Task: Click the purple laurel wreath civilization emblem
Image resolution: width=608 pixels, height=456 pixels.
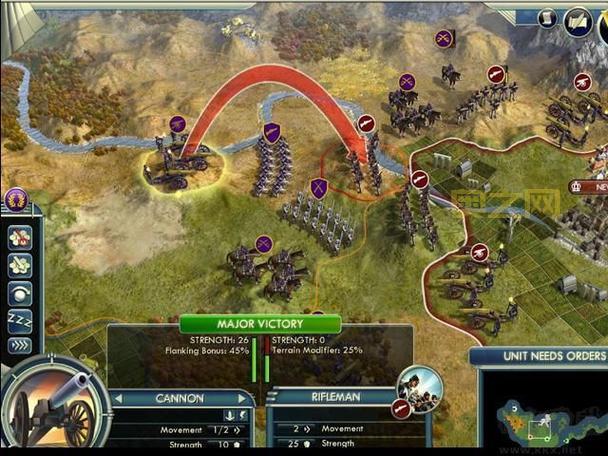Action: (x=15, y=199)
